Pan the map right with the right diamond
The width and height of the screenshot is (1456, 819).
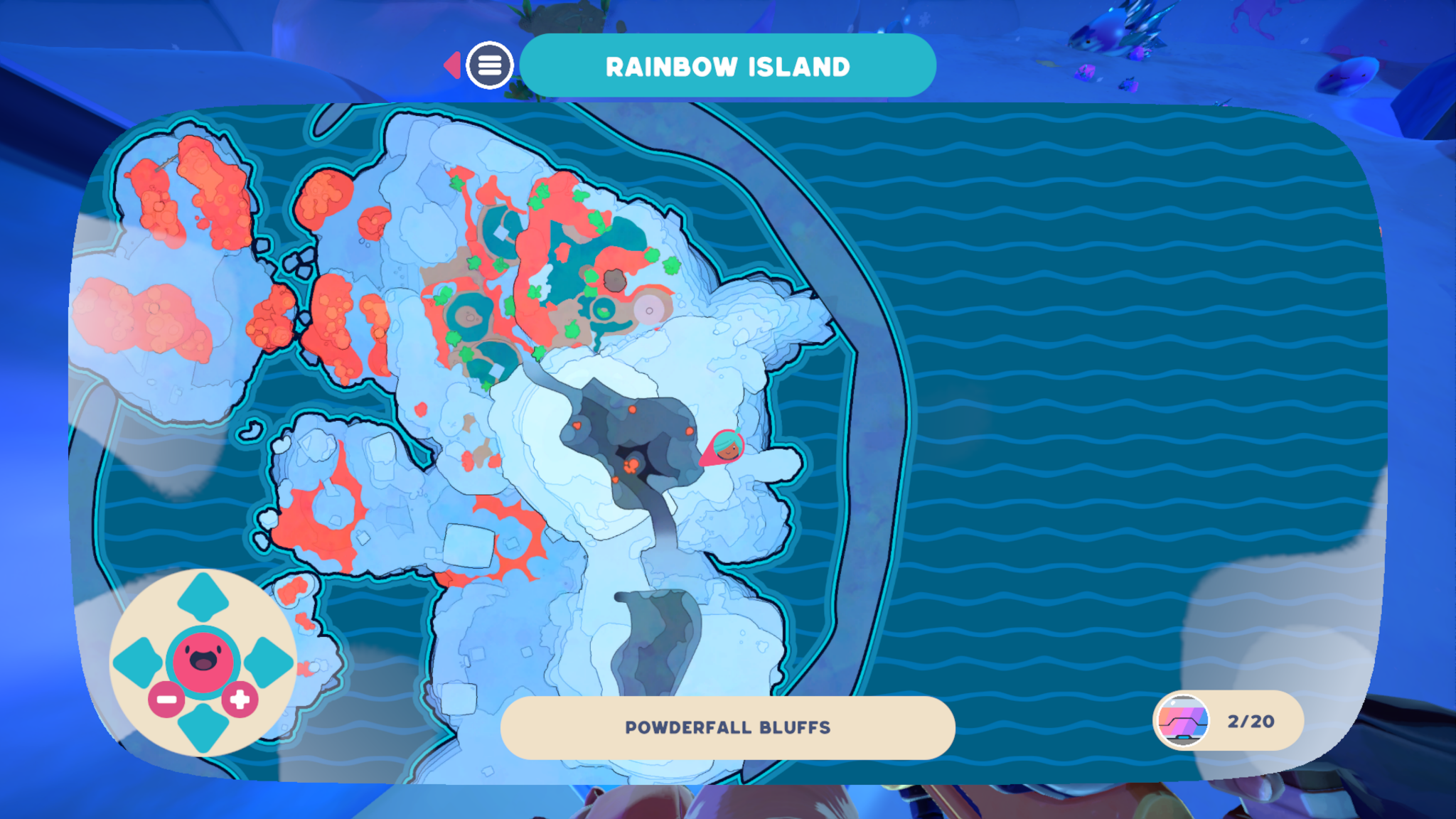click(x=268, y=662)
